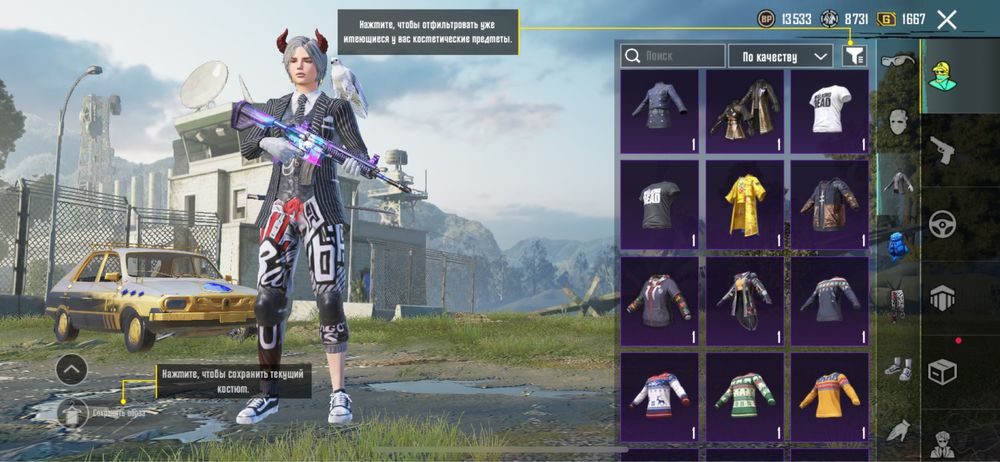The image size is (1000, 462).
Task: Click the up-arrow expand button
Action: pyautogui.click(x=71, y=370)
